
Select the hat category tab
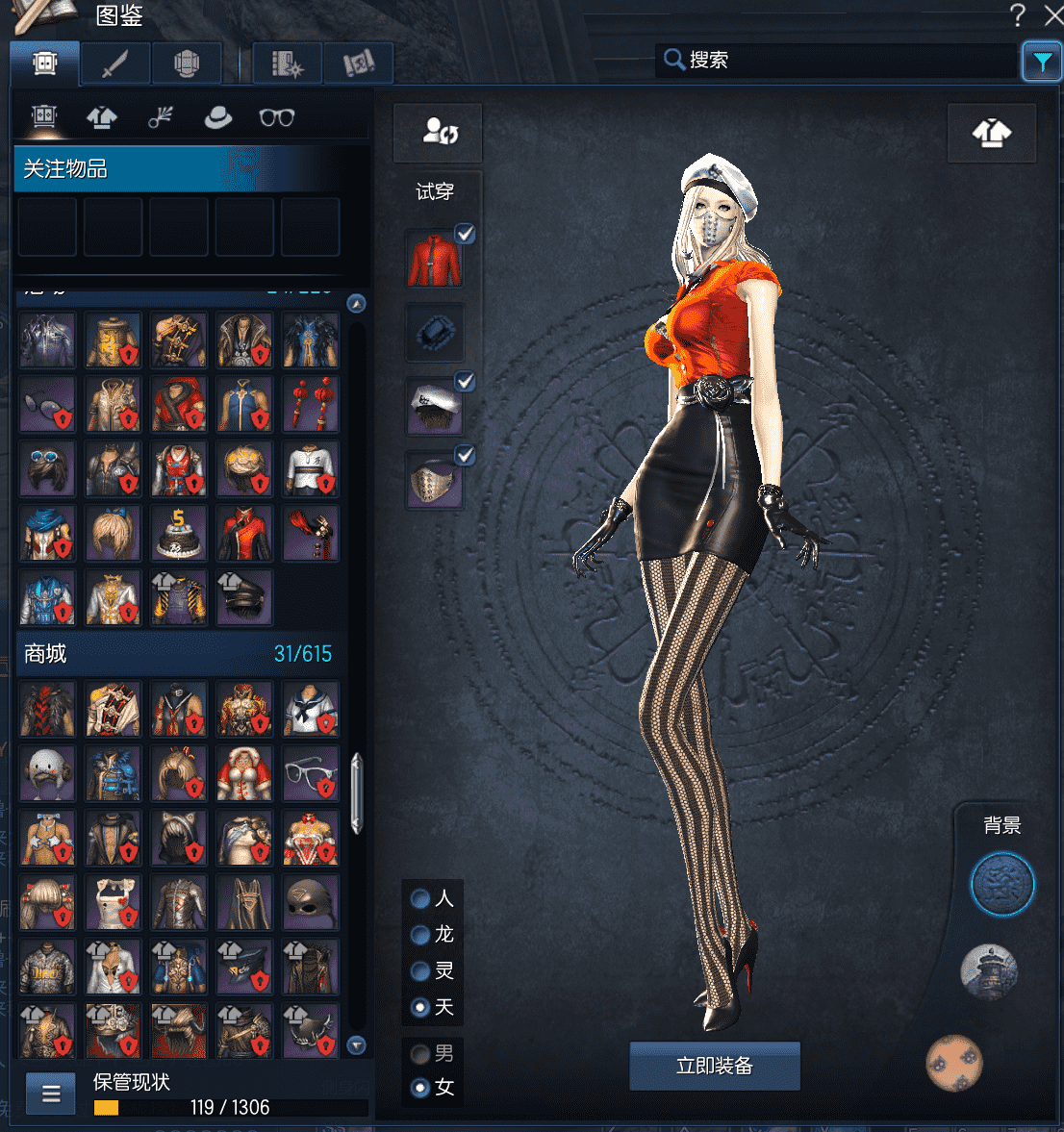[x=218, y=117]
